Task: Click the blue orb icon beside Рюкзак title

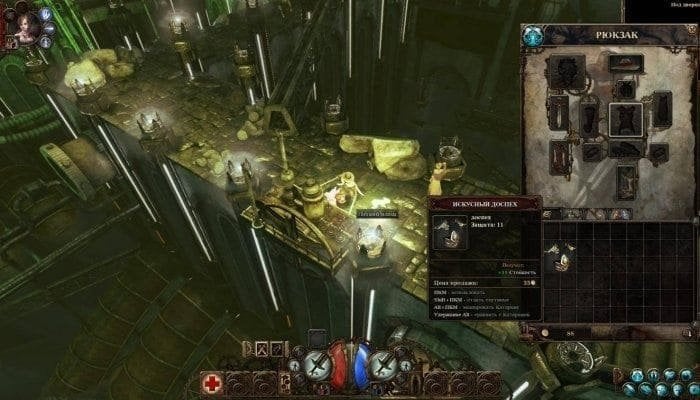Action: coord(534,36)
